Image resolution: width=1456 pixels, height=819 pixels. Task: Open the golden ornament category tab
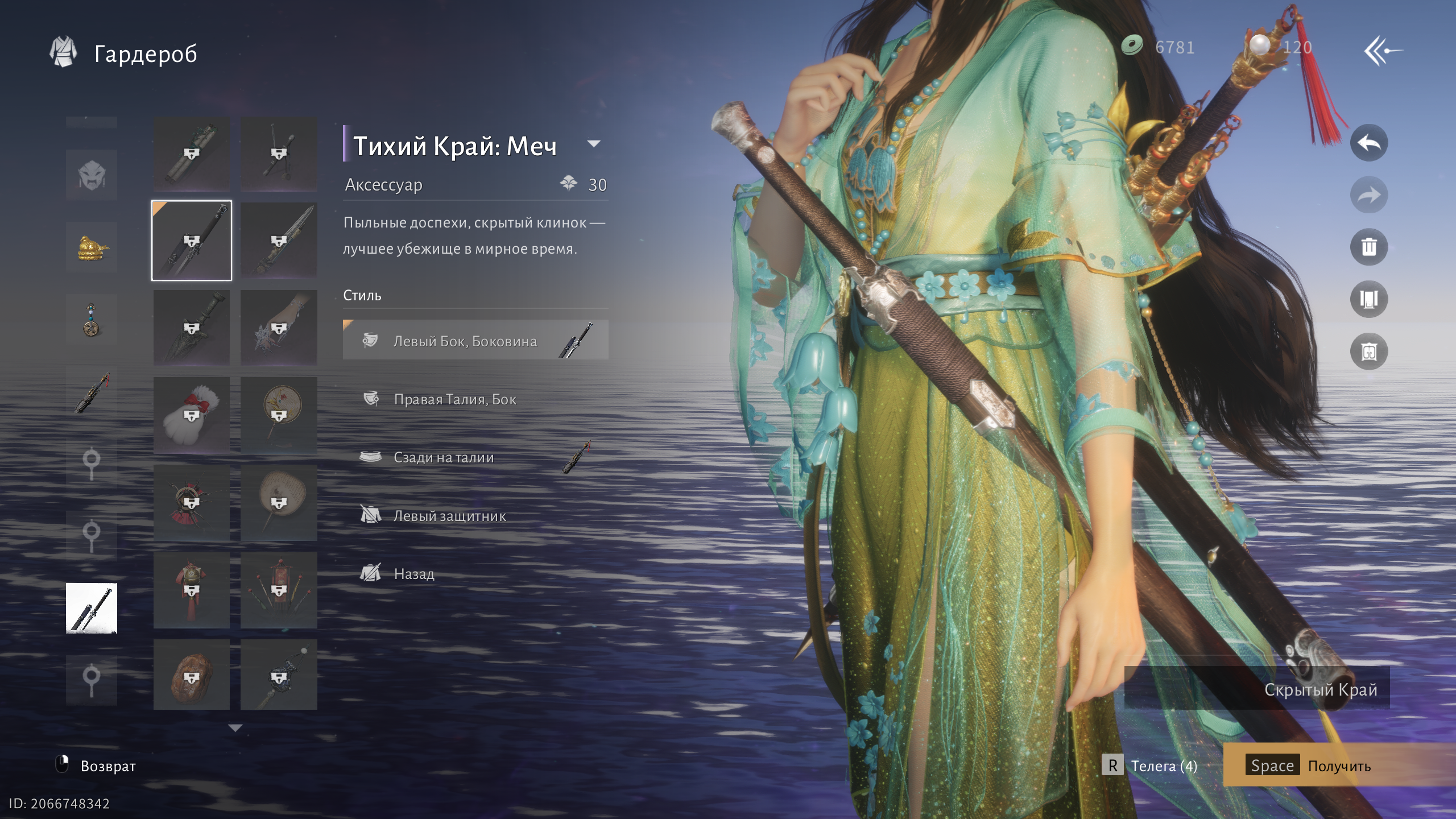[92, 247]
